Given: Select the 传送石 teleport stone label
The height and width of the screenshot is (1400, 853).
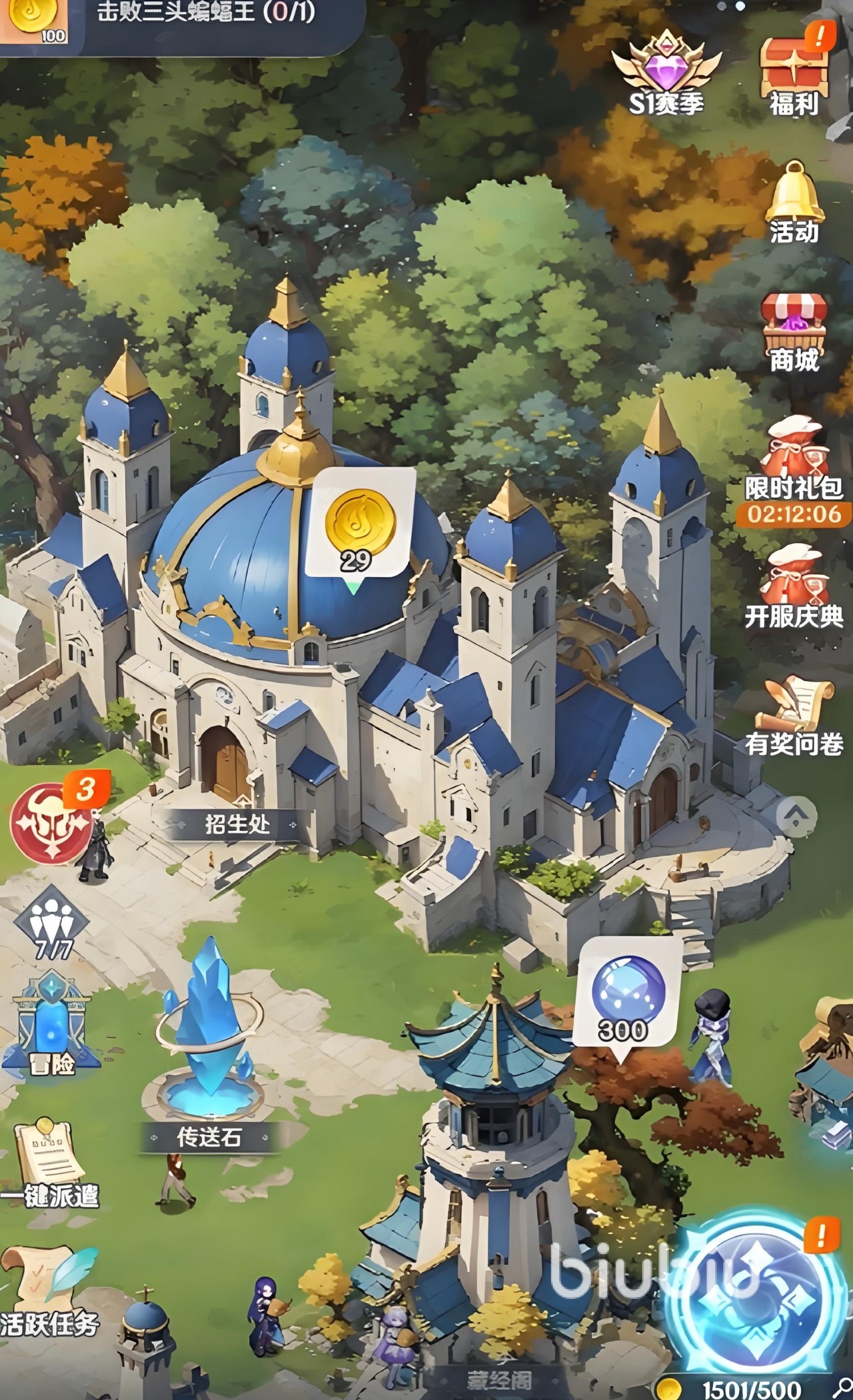Looking at the screenshot, I should coord(209,1137).
